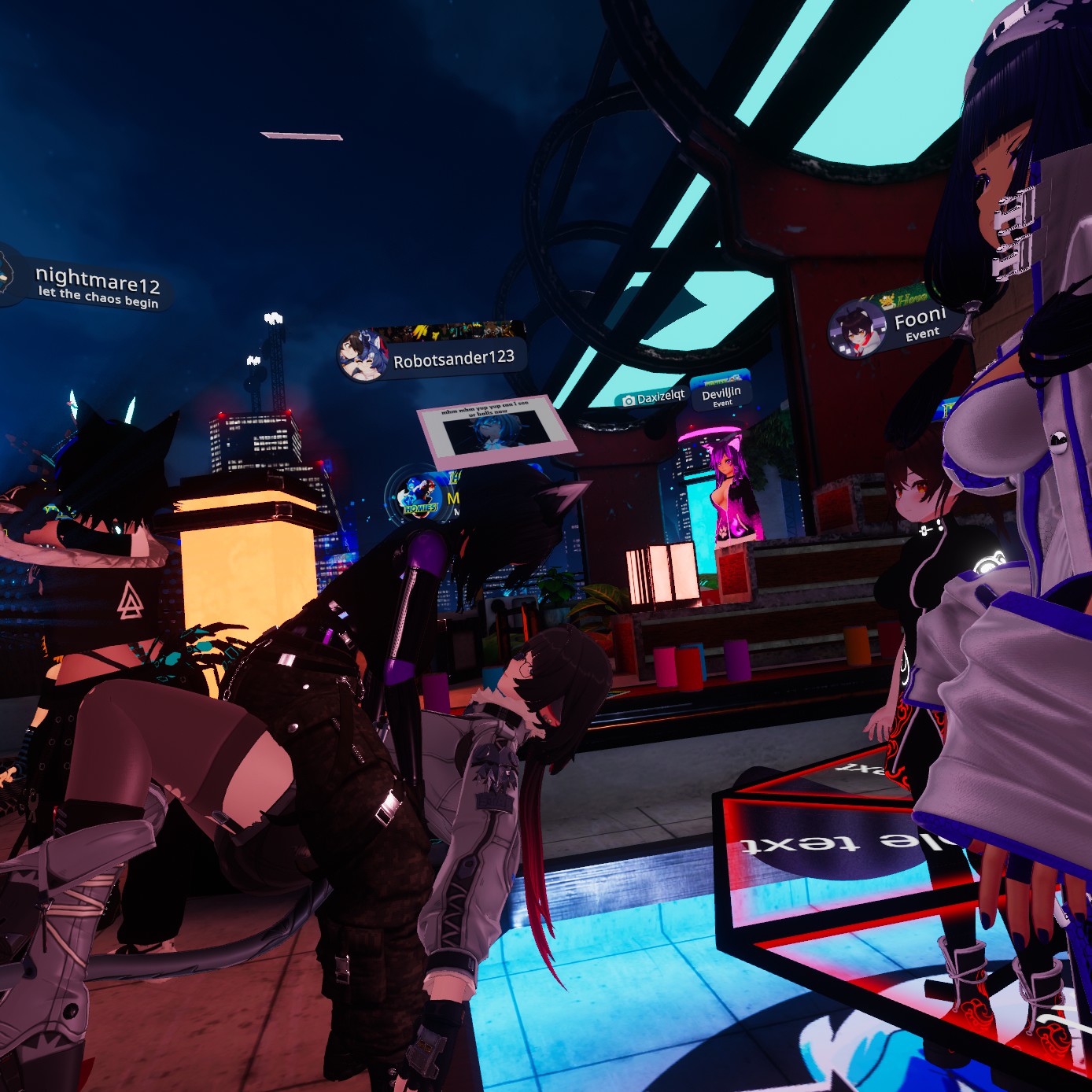Select the Robotsander123 nameplate
This screenshot has width=1092, height=1092.
click(452, 359)
